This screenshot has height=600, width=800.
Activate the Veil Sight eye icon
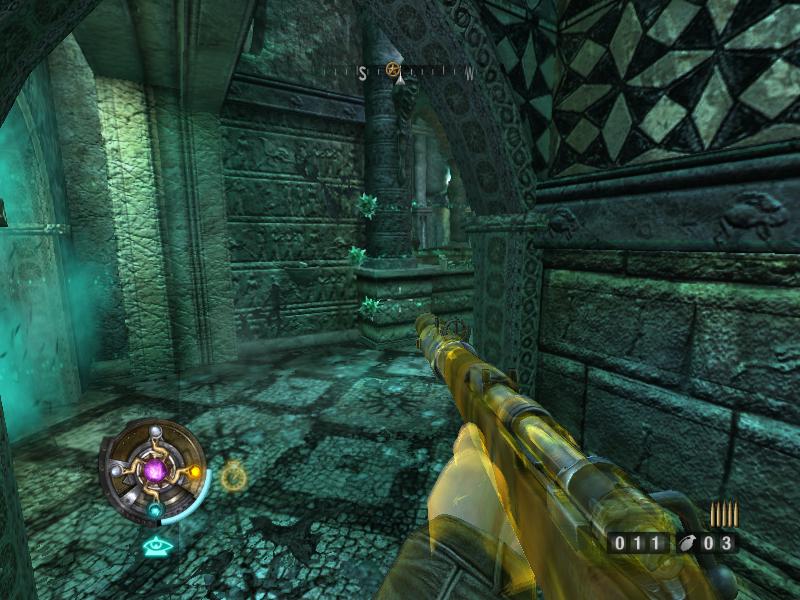155,546
